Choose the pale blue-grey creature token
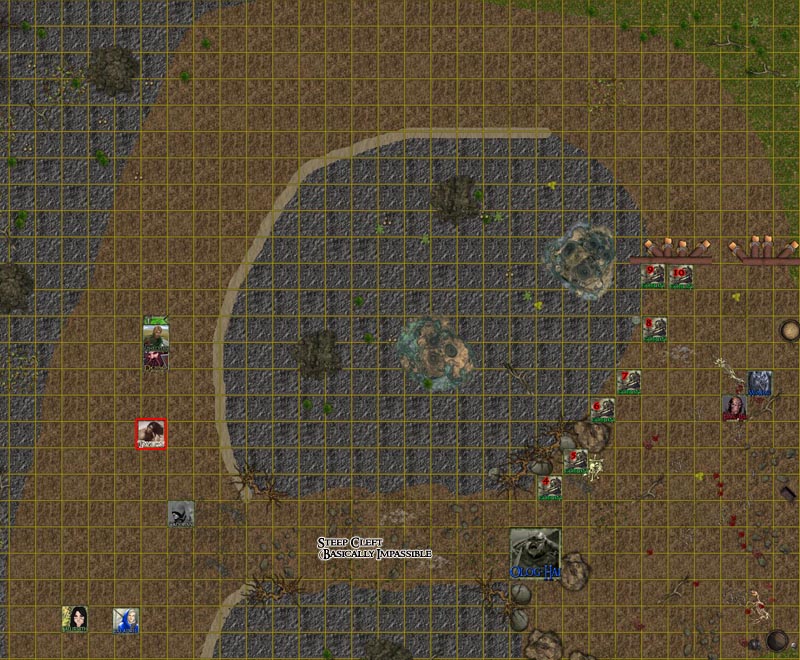The width and height of the screenshot is (800, 660). [759, 383]
